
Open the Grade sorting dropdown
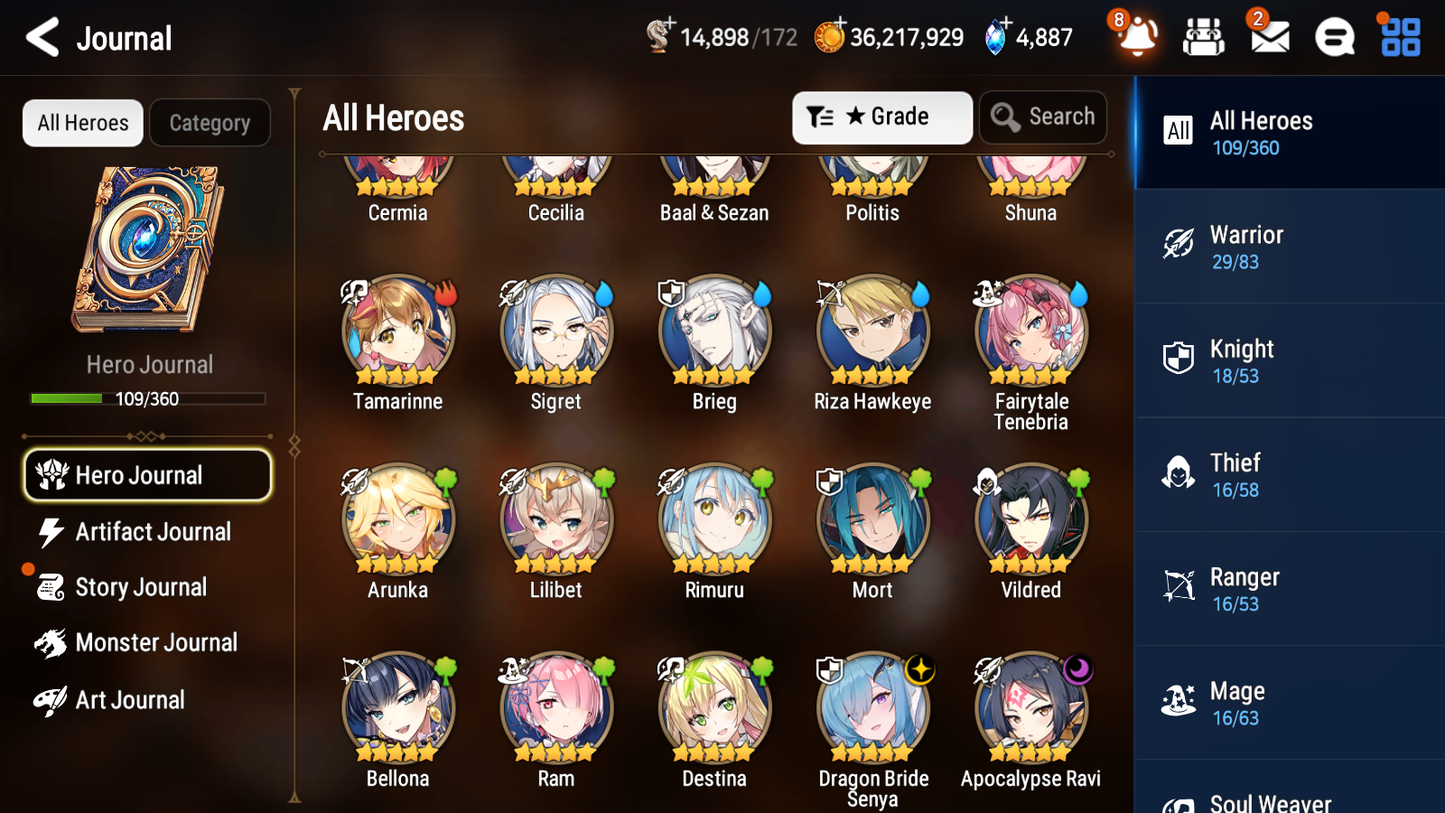(x=882, y=117)
